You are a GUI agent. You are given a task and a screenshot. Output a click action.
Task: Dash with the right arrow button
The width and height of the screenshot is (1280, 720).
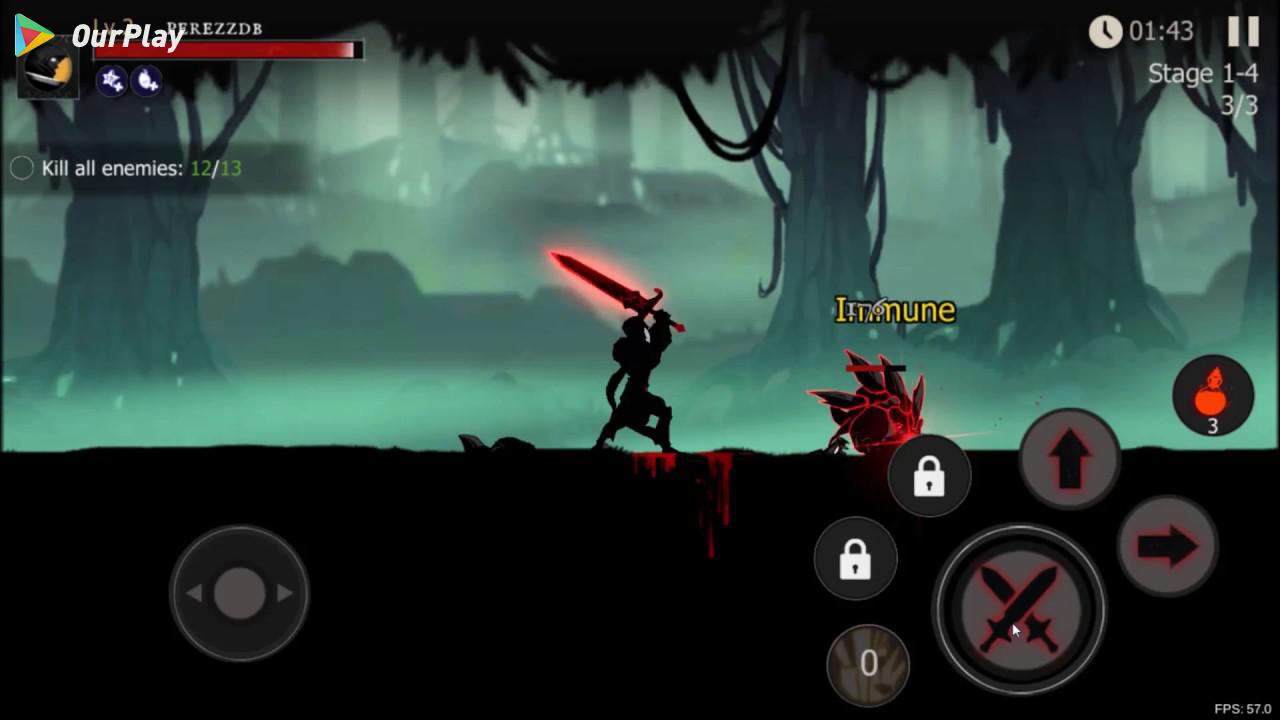coord(1166,545)
